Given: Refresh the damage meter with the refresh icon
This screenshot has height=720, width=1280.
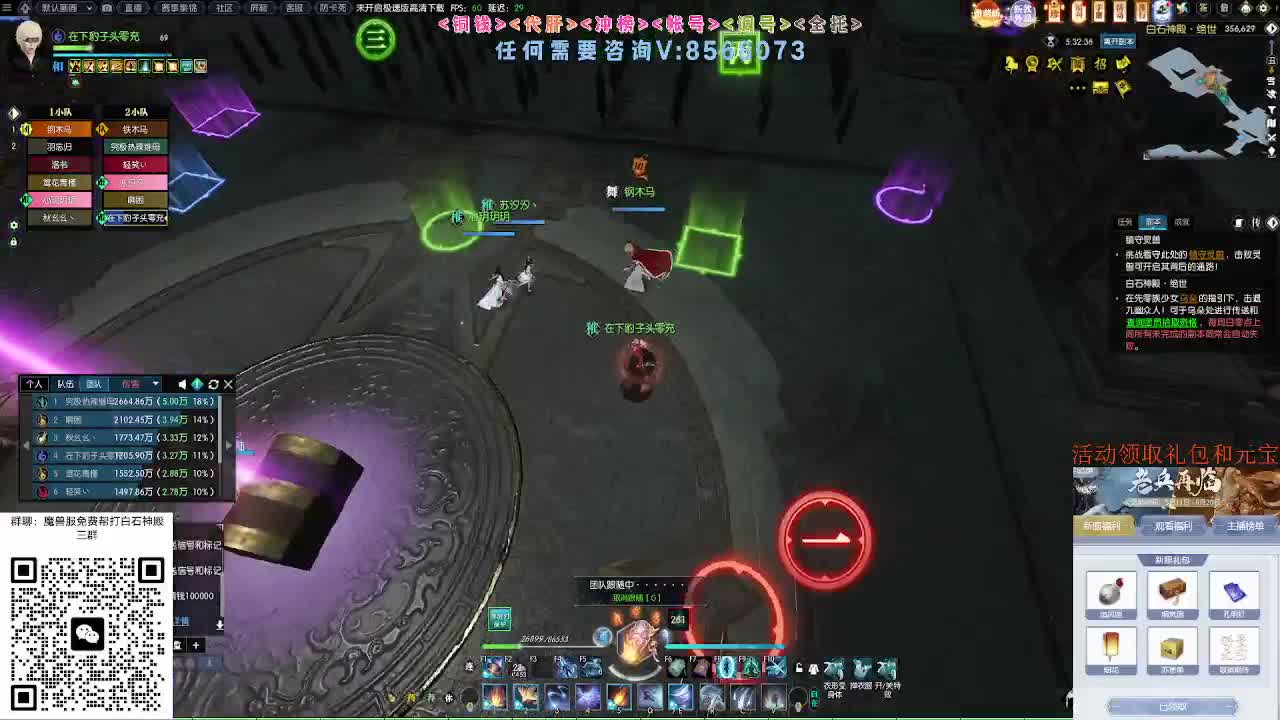Looking at the screenshot, I should [x=215, y=383].
